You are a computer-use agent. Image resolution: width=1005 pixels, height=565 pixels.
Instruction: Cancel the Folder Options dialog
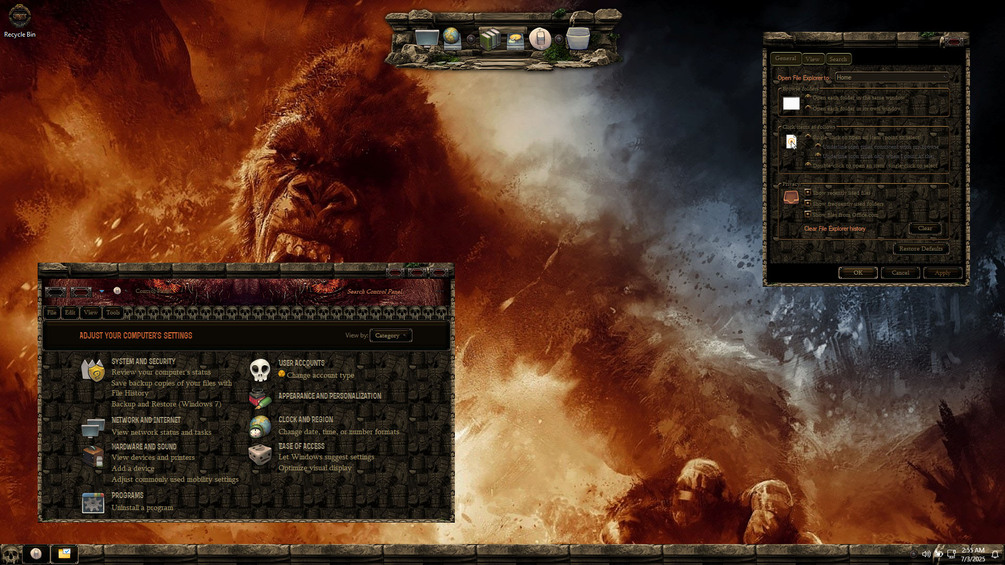point(900,272)
